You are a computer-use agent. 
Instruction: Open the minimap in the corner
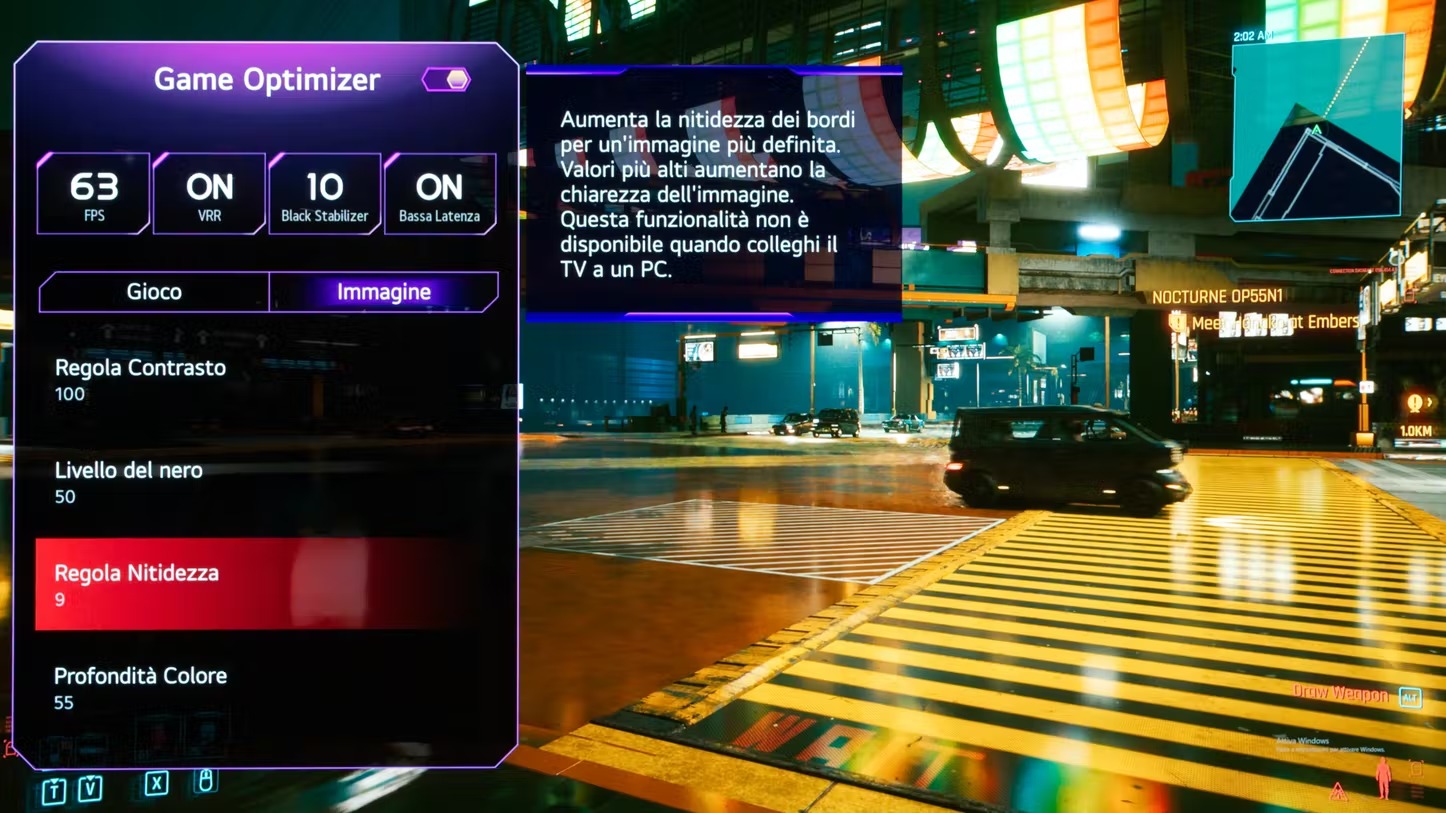tap(1316, 127)
